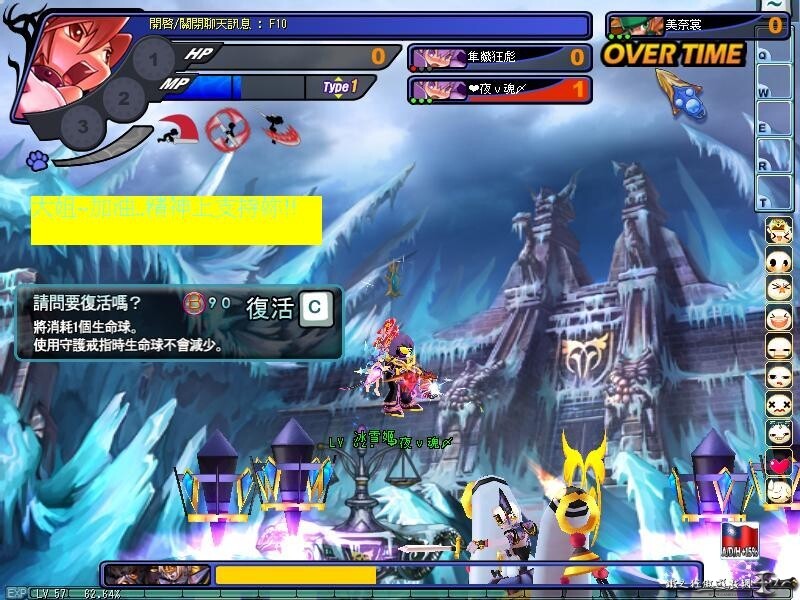Activate the spinning slash circle skill icon
The height and width of the screenshot is (600, 800).
[x=226, y=128]
